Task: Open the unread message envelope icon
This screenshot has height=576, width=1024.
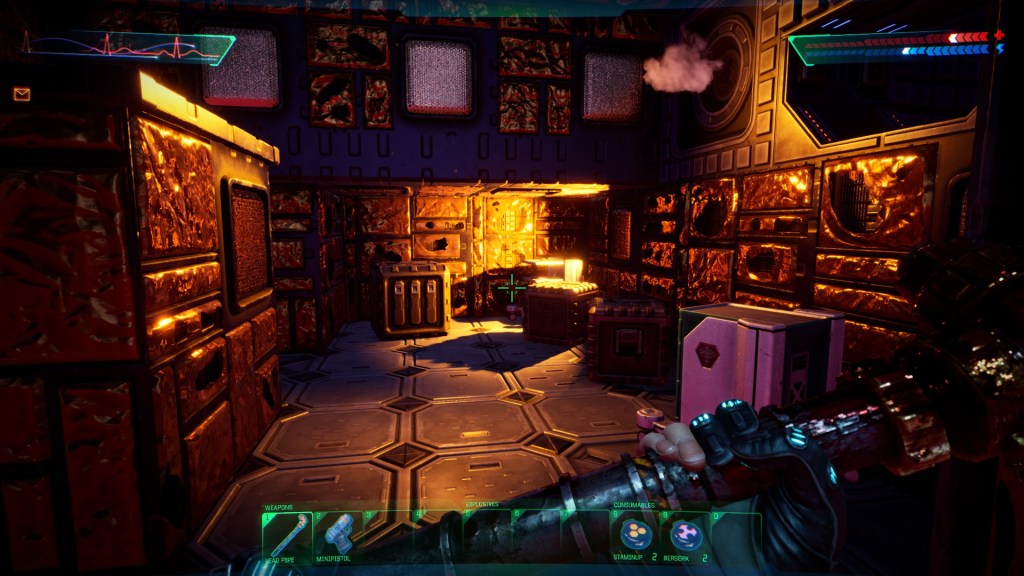Action: point(22,94)
